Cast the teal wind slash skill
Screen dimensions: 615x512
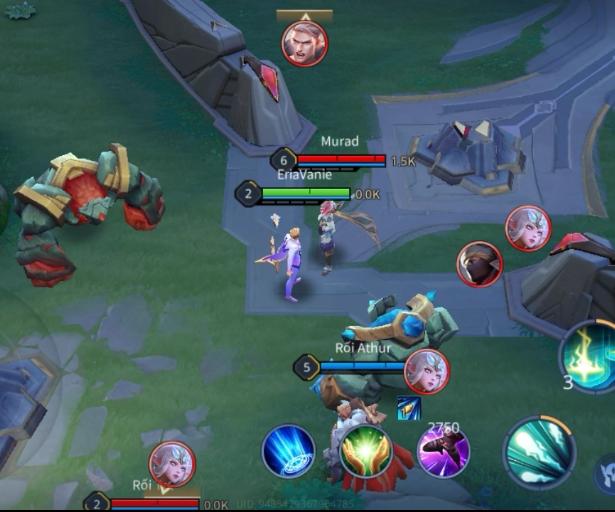click(x=539, y=452)
